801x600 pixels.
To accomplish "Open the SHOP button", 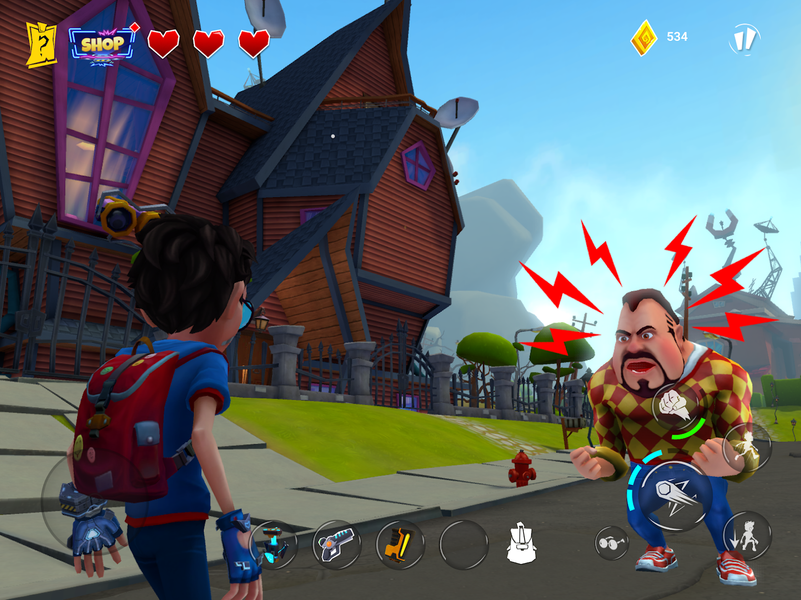I will point(102,44).
